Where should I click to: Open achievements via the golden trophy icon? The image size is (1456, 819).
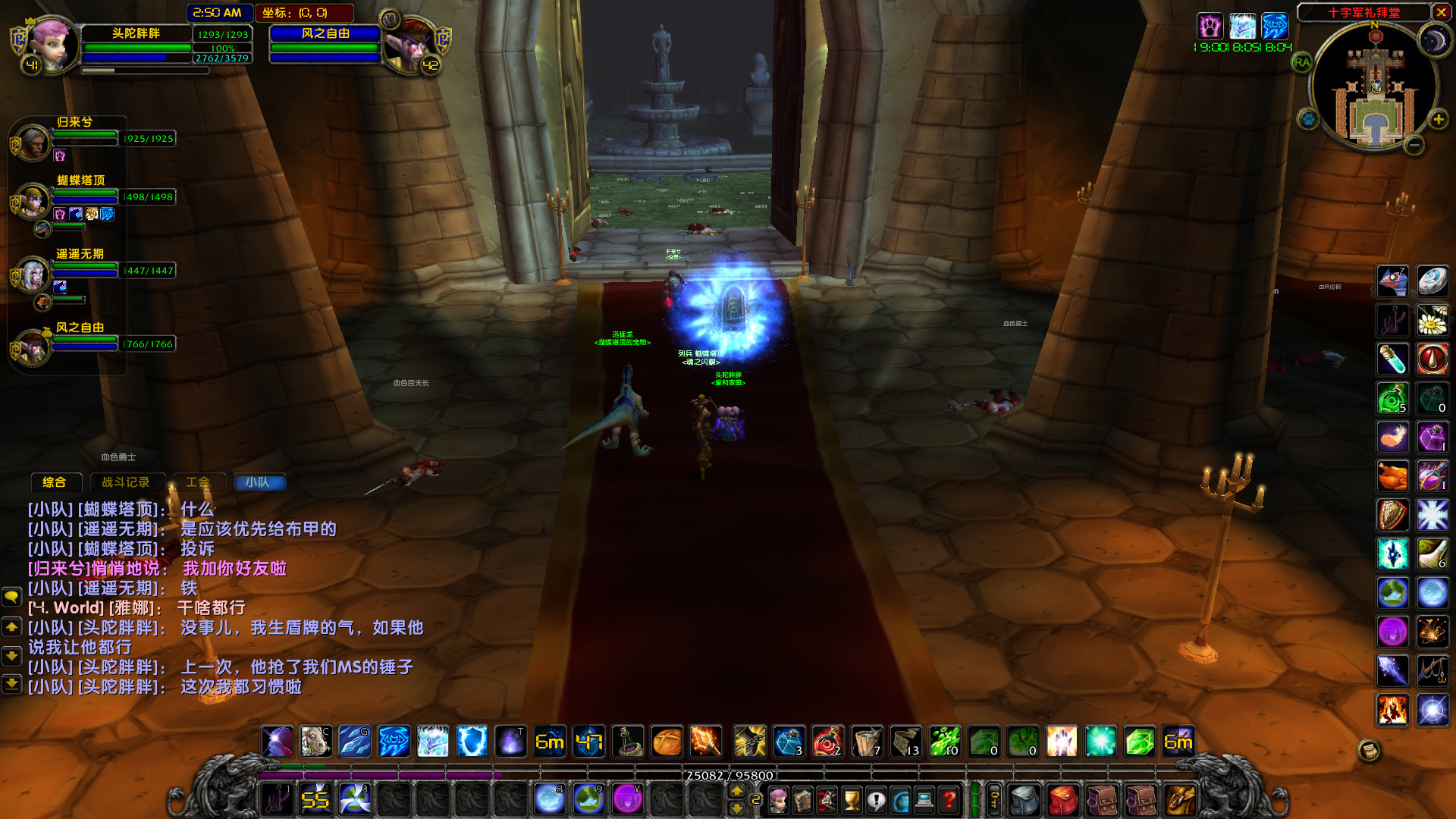coord(851,801)
